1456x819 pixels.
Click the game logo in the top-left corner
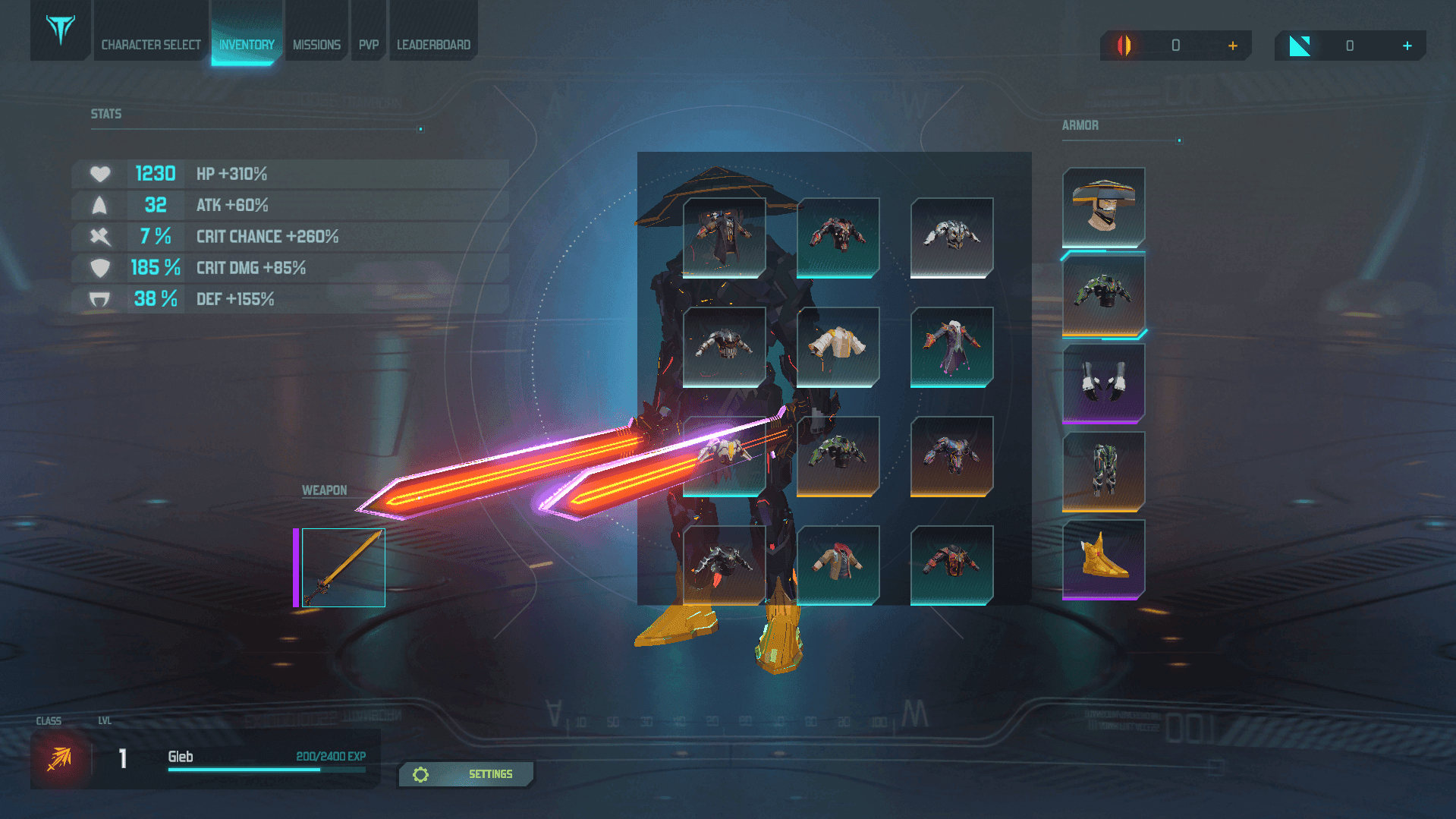60,30
